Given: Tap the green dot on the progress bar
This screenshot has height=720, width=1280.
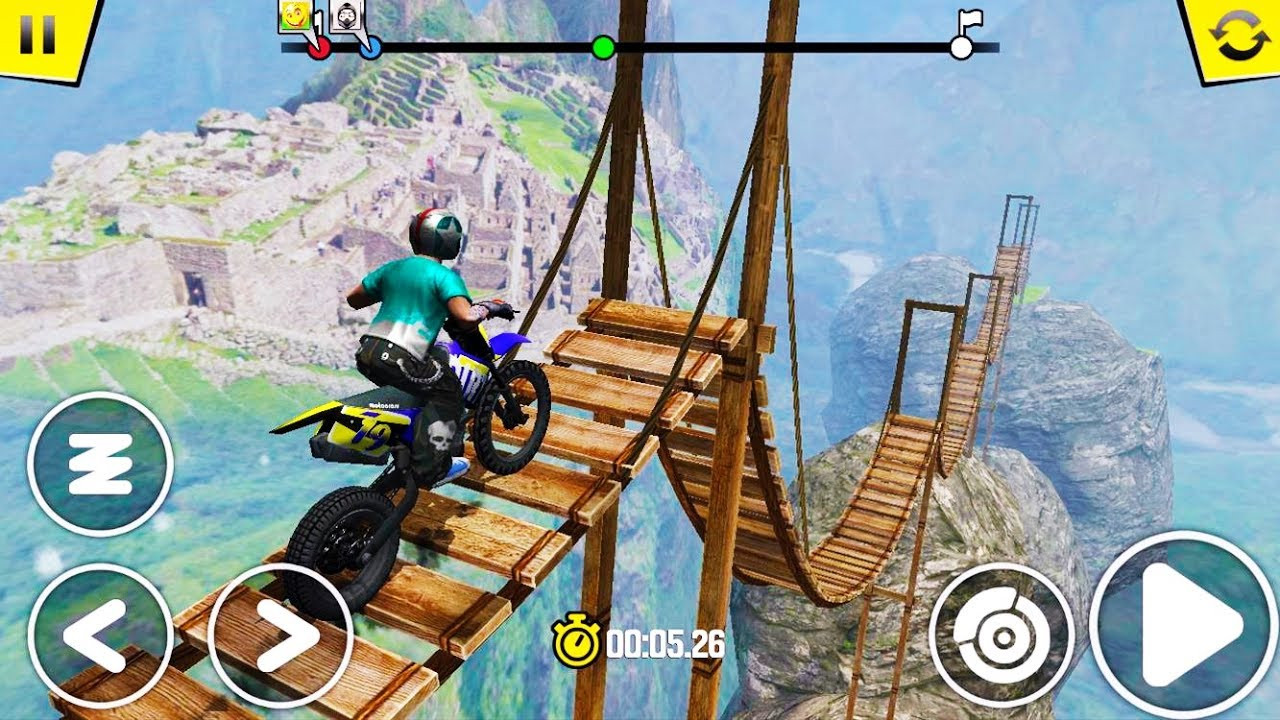Looking at the screenshot, I should click(603, 46).
